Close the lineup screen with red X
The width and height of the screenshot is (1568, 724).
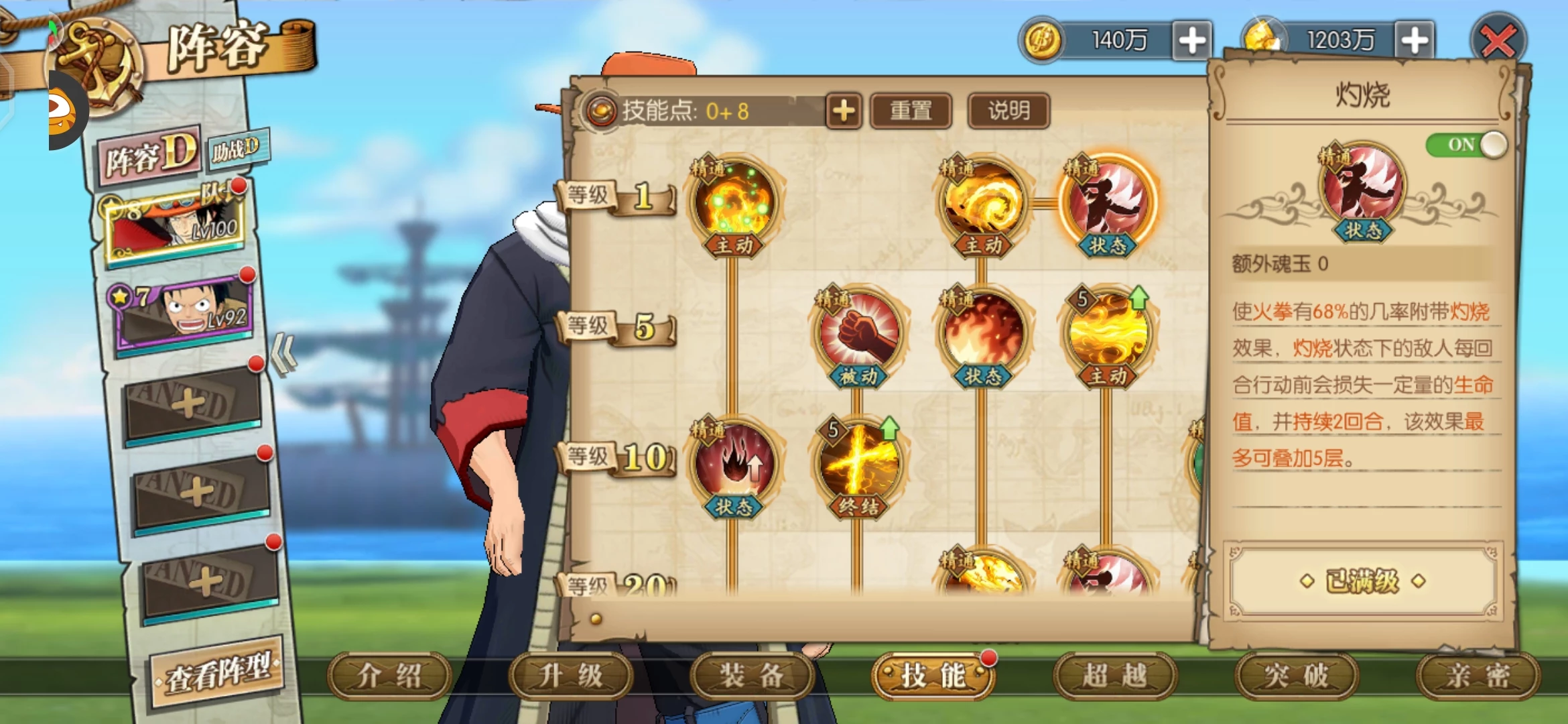coord(1498,42)
